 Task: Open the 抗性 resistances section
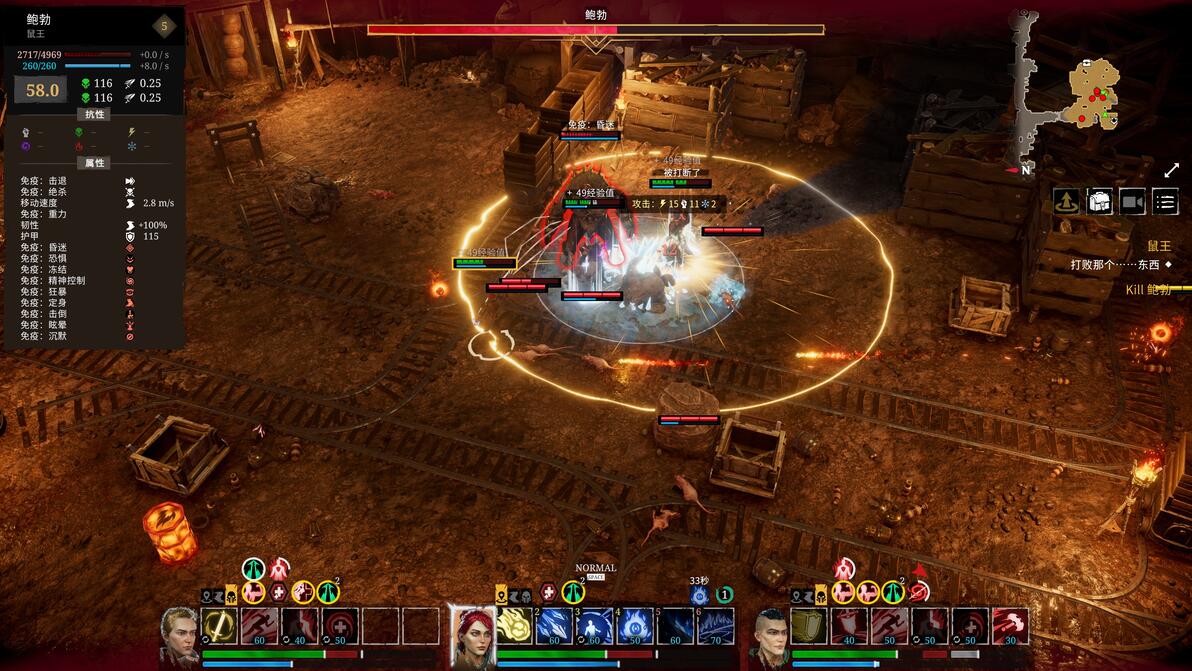tap(94, 115)
